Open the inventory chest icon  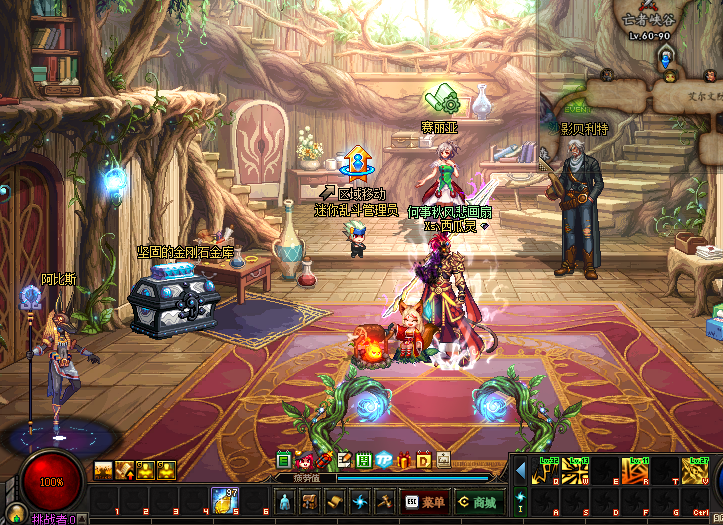point(310,502)
